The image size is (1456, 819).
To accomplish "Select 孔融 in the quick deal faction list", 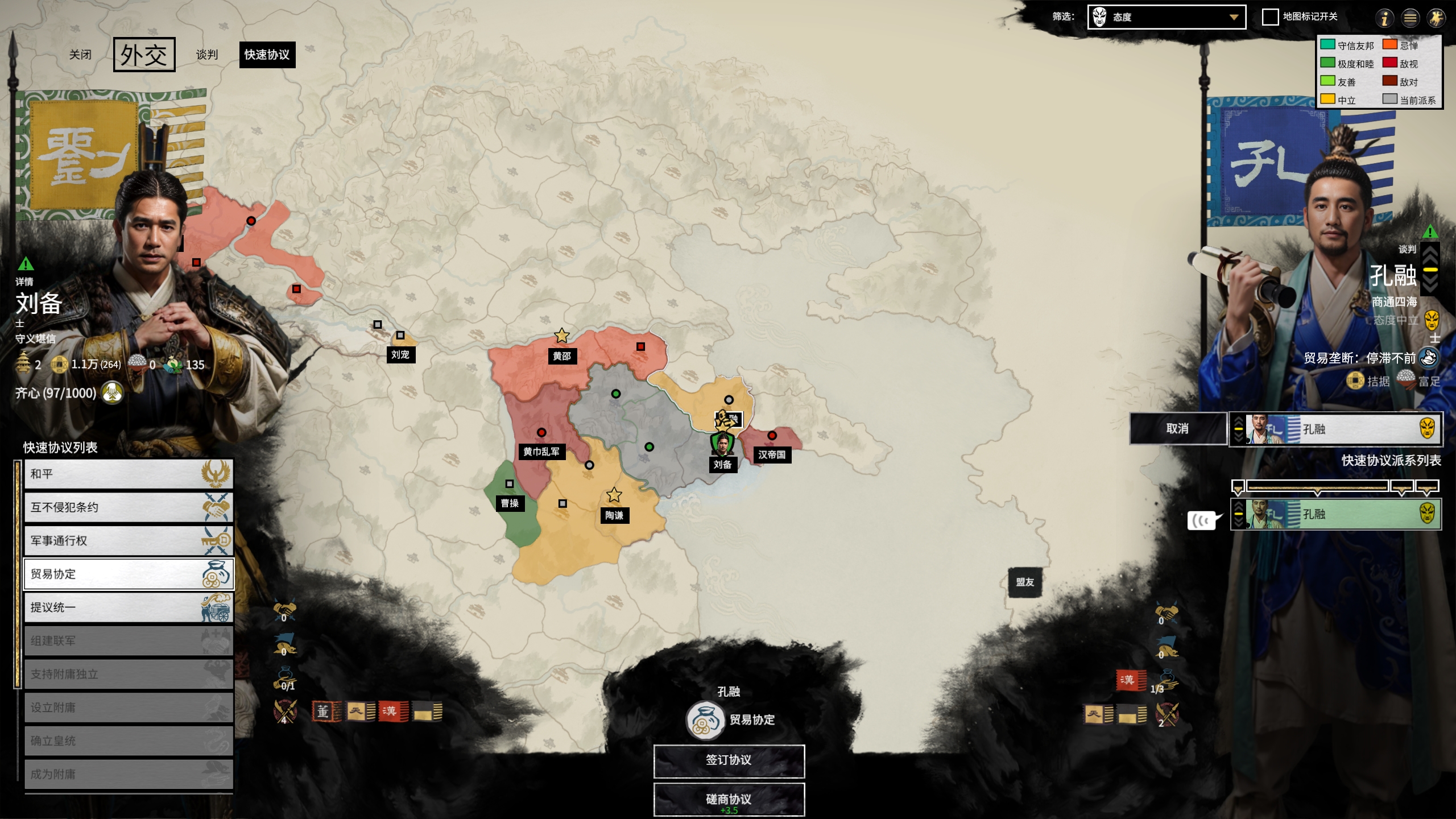I will pos(1335,514).
